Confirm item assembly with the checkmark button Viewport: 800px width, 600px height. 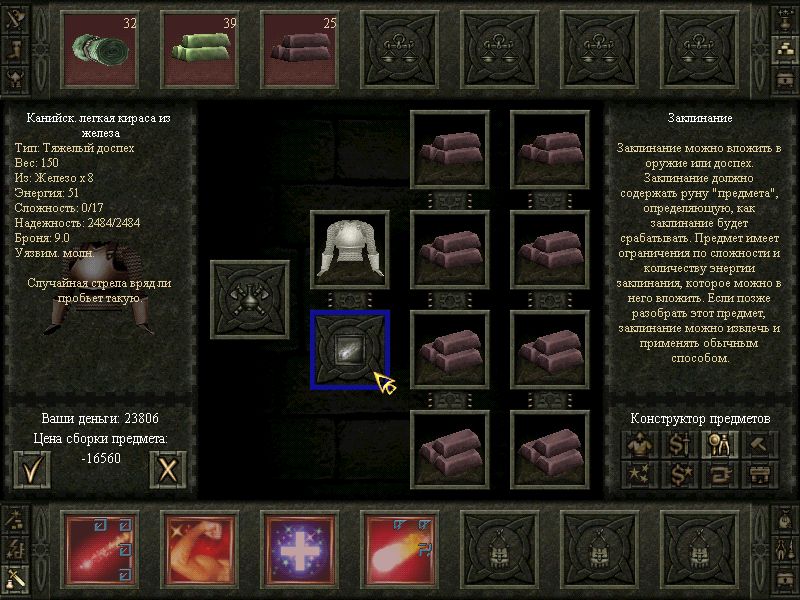click(32, 469)
